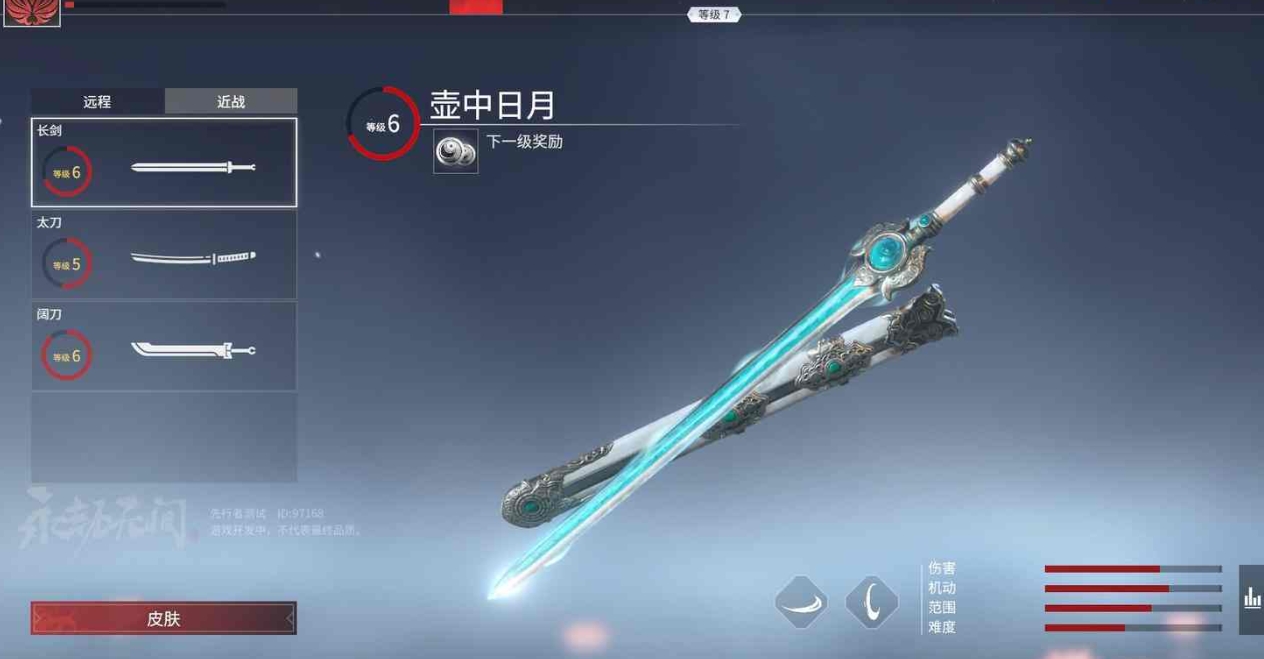Select the vertical crescent slash skill icon

(x=871, y=602)
